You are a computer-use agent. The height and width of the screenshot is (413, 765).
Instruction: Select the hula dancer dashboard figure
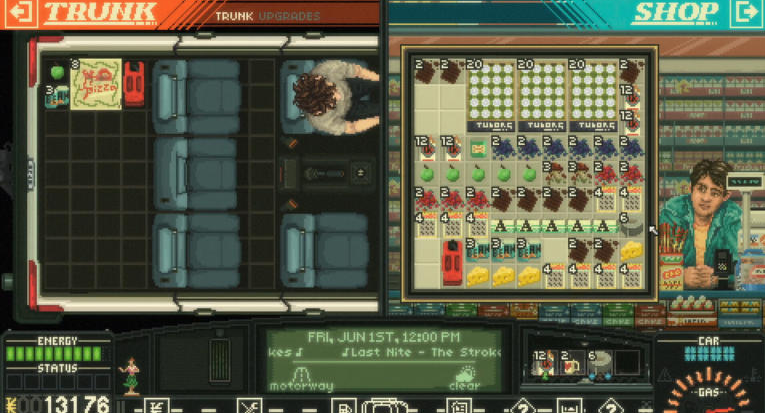coord(128,375)
